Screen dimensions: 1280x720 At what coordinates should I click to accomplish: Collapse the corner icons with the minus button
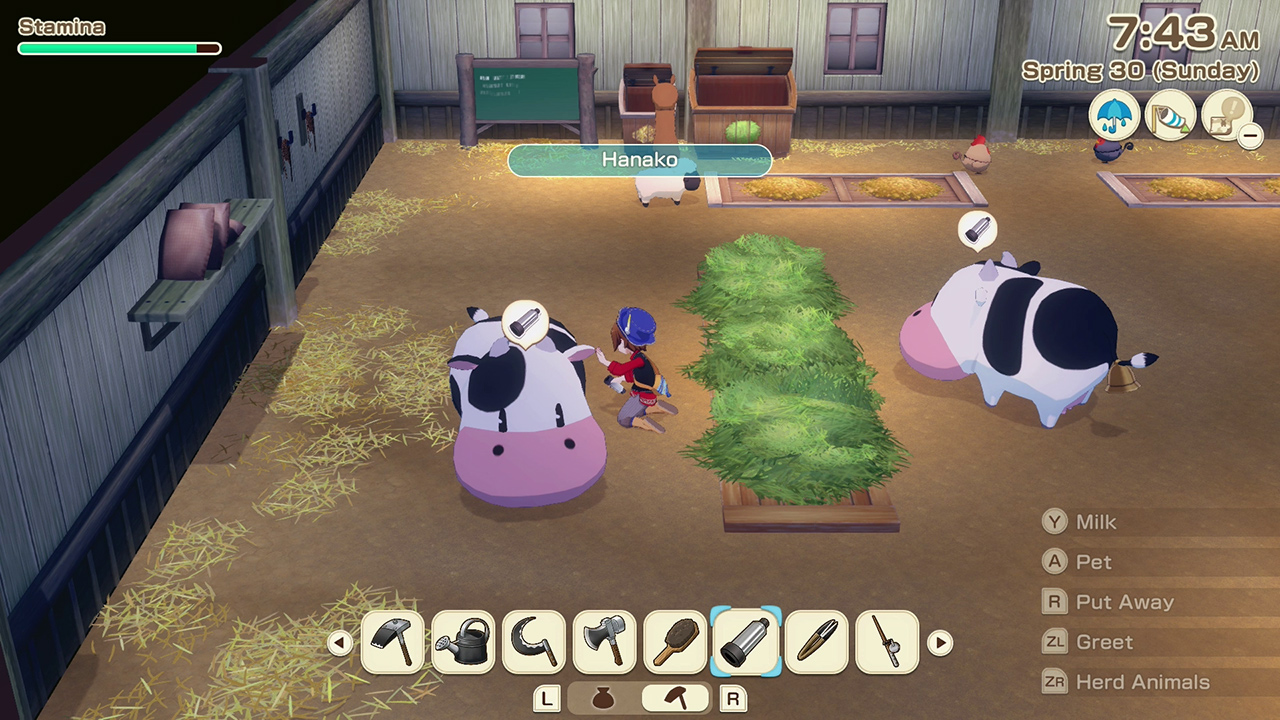tap(1251, 136)
